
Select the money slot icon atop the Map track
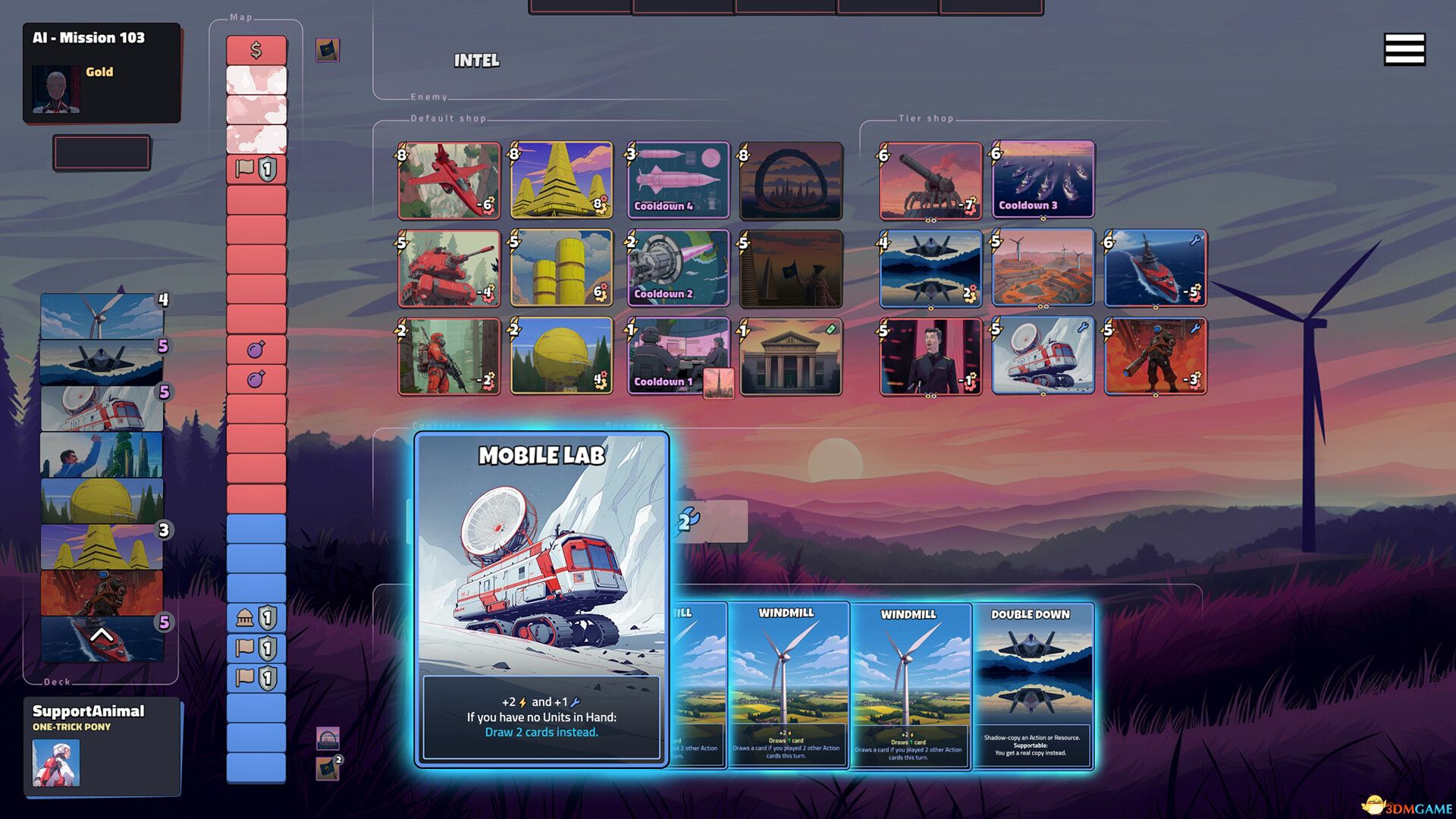pyautogui.click(x=256, y=50)
